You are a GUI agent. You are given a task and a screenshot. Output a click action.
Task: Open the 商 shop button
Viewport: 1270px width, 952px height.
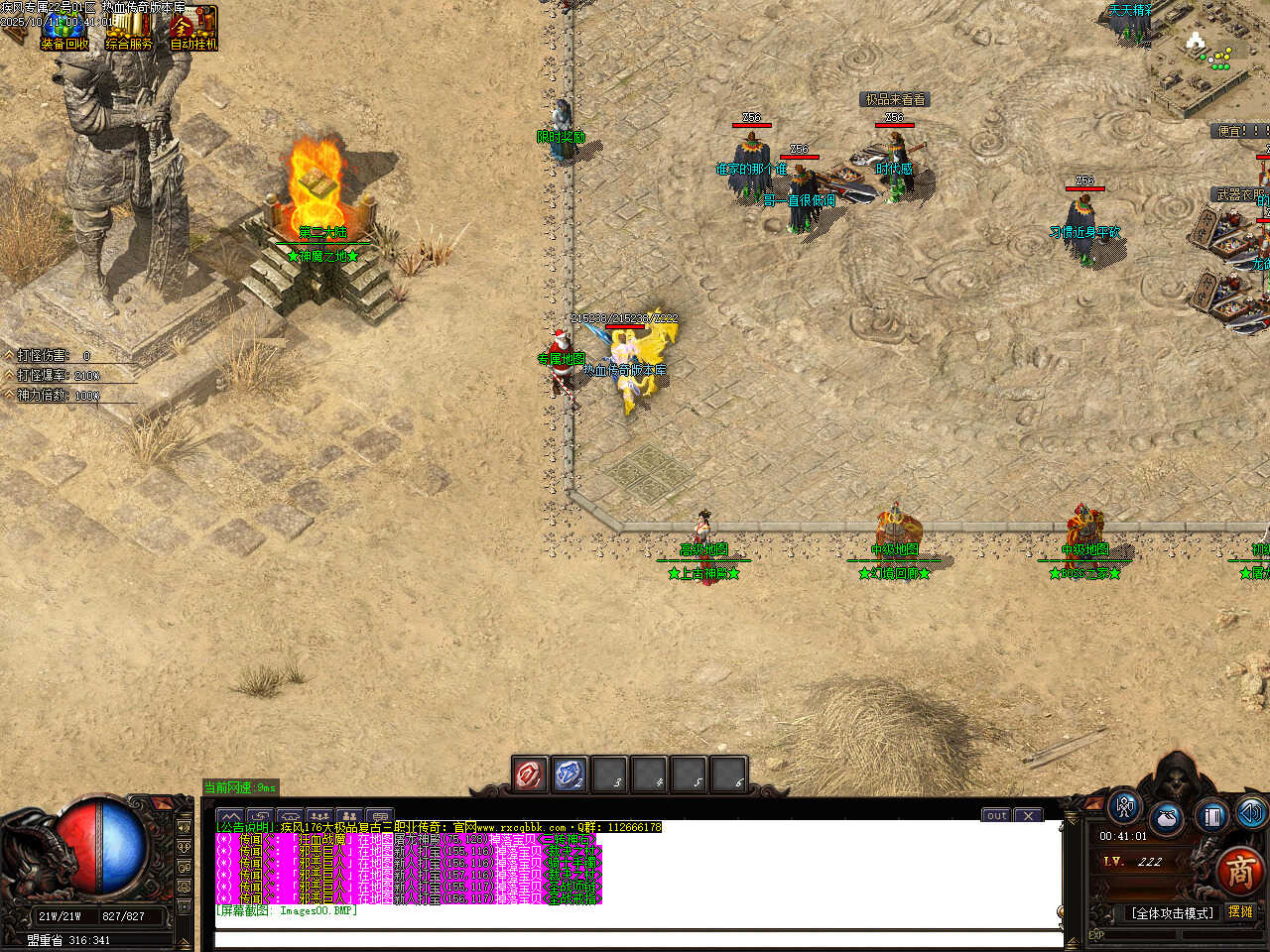(x=1239, y=871)
